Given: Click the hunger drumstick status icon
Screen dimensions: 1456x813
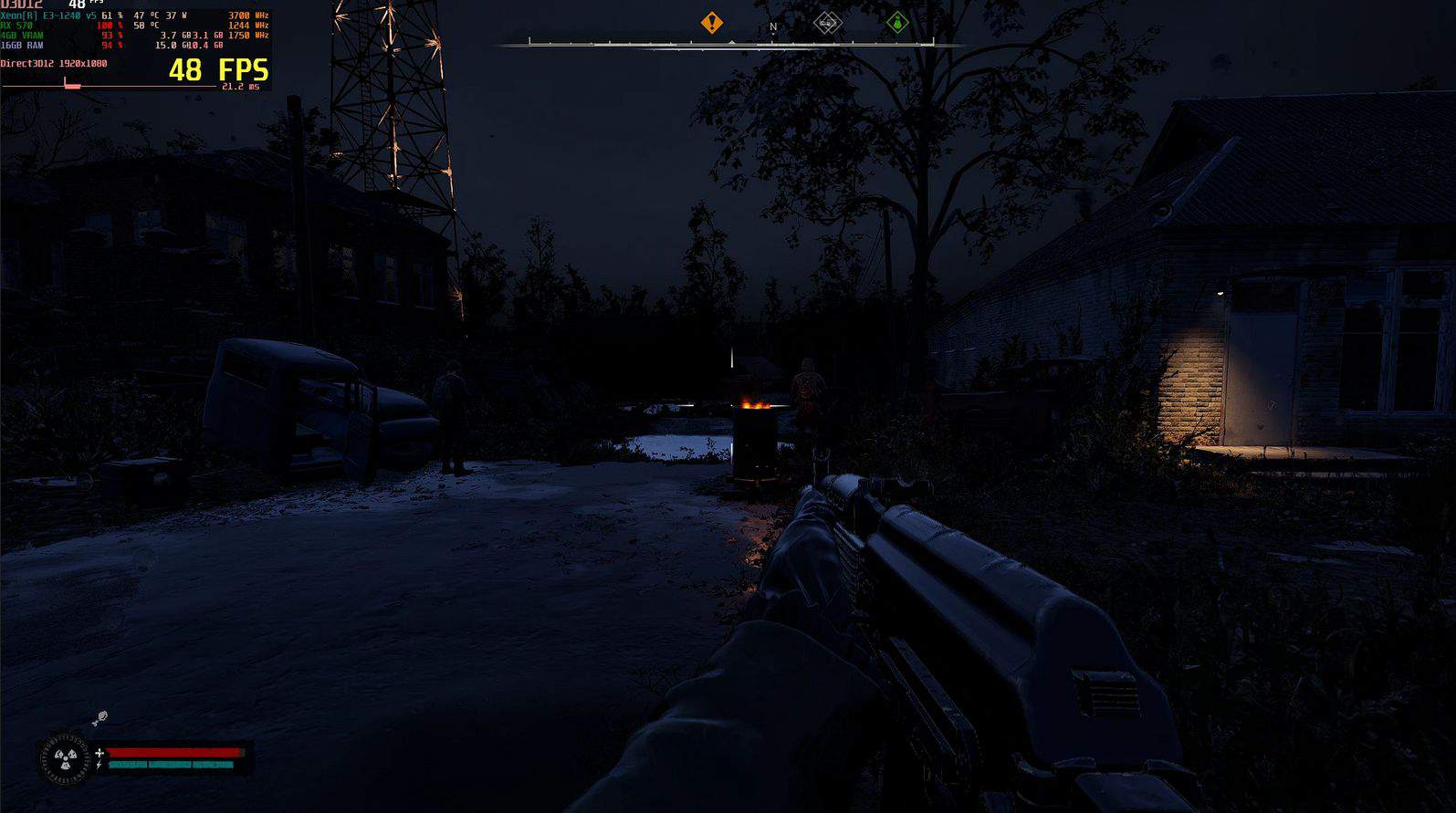Looking at the screenshot, I should click(100, 719).
